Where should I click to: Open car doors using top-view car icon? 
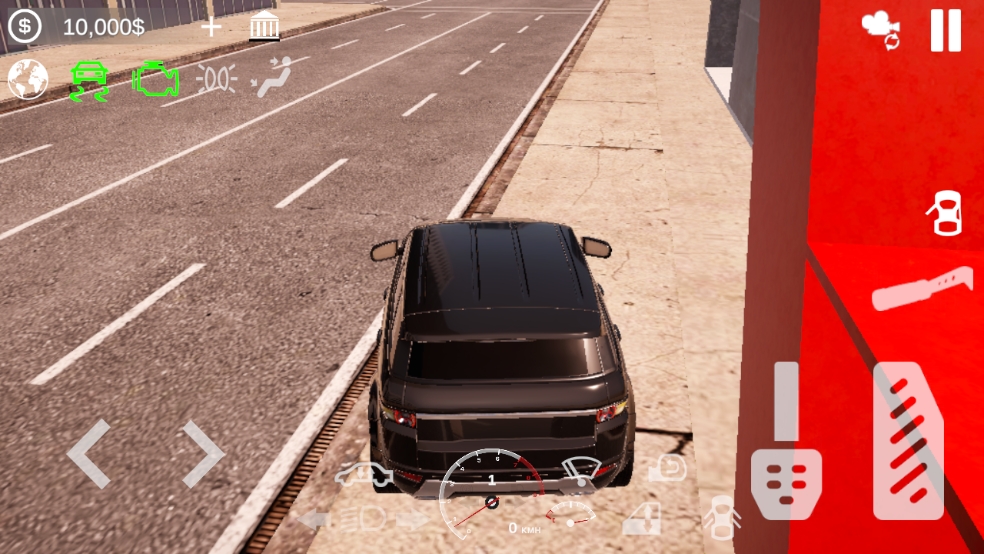945,213
